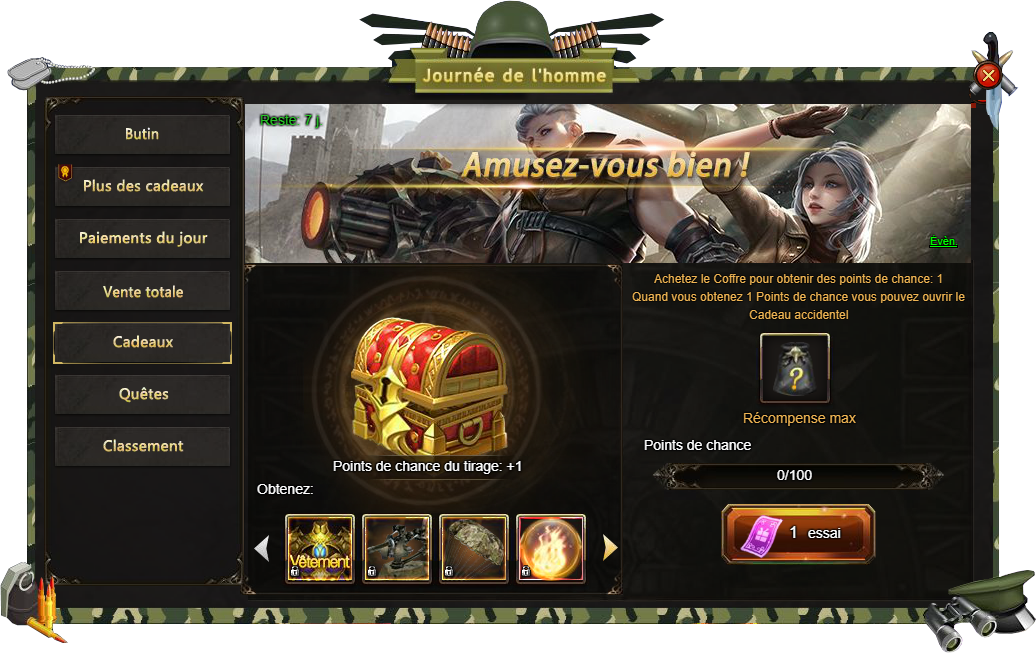Select the Vêtement reward icon

[320, 548]
